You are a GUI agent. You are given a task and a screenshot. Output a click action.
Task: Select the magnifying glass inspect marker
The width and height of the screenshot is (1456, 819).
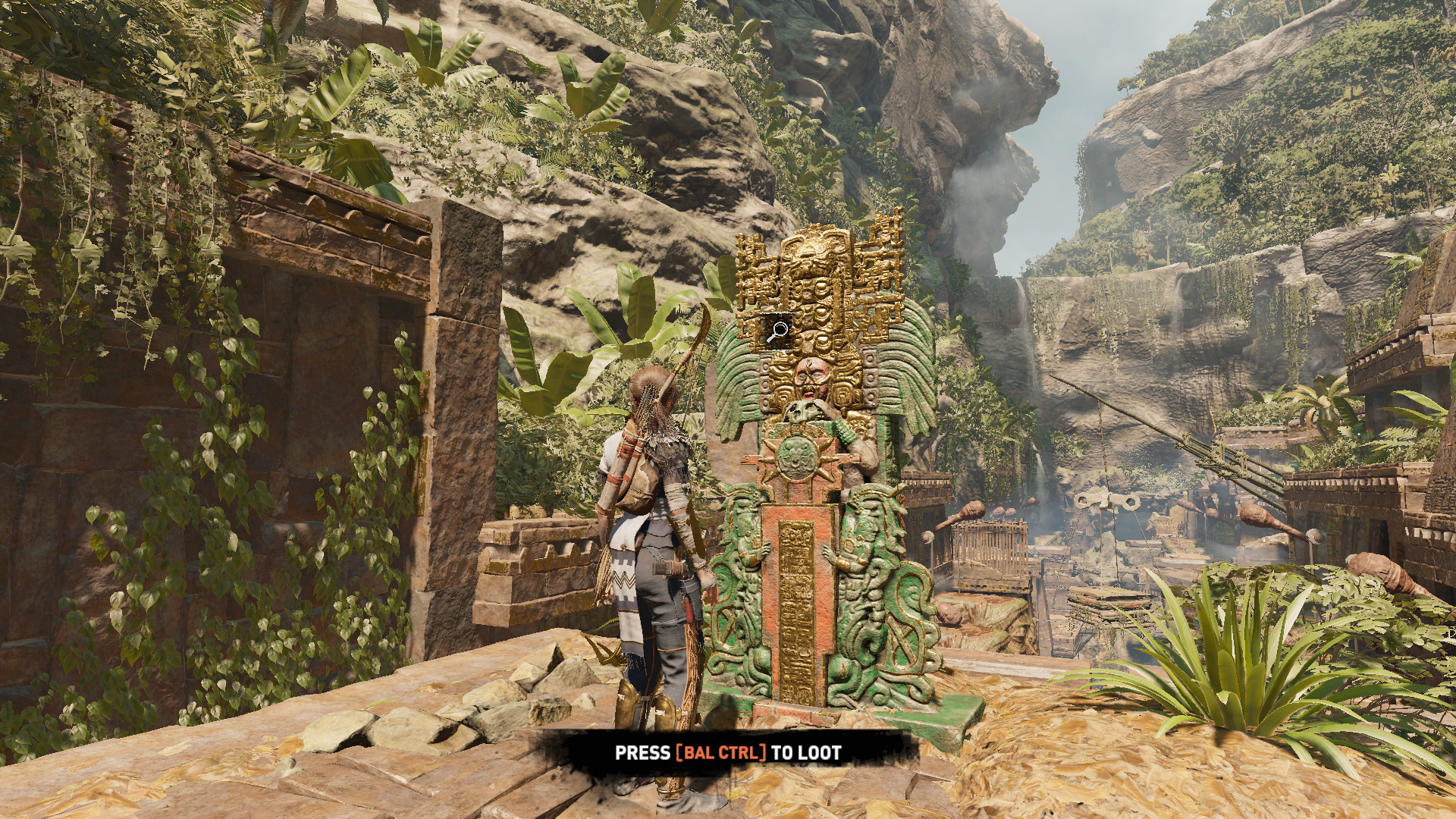(x=777, y=332)
